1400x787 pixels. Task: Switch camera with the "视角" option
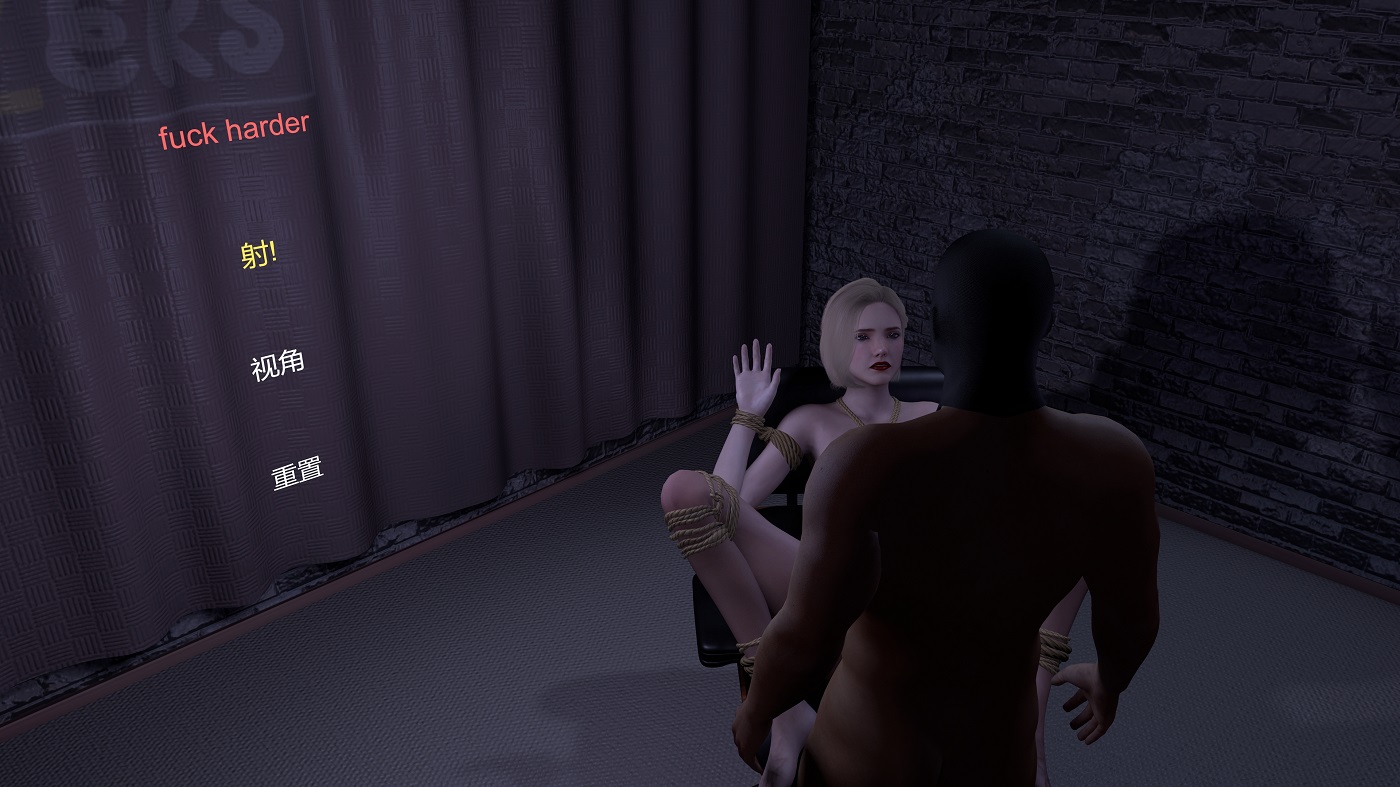tap(277, 365)
